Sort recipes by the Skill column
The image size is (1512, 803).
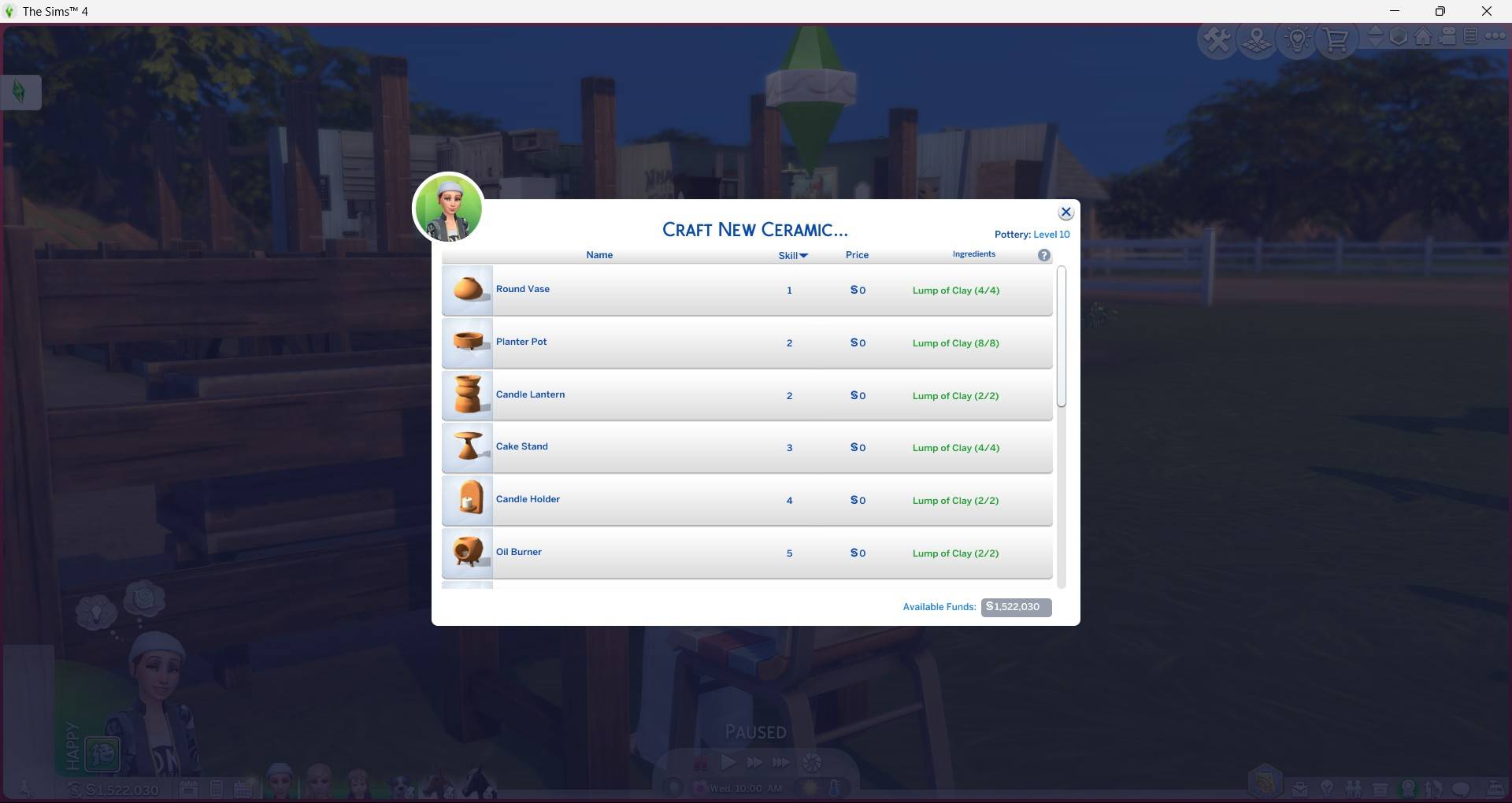click(x=792, y=254)
